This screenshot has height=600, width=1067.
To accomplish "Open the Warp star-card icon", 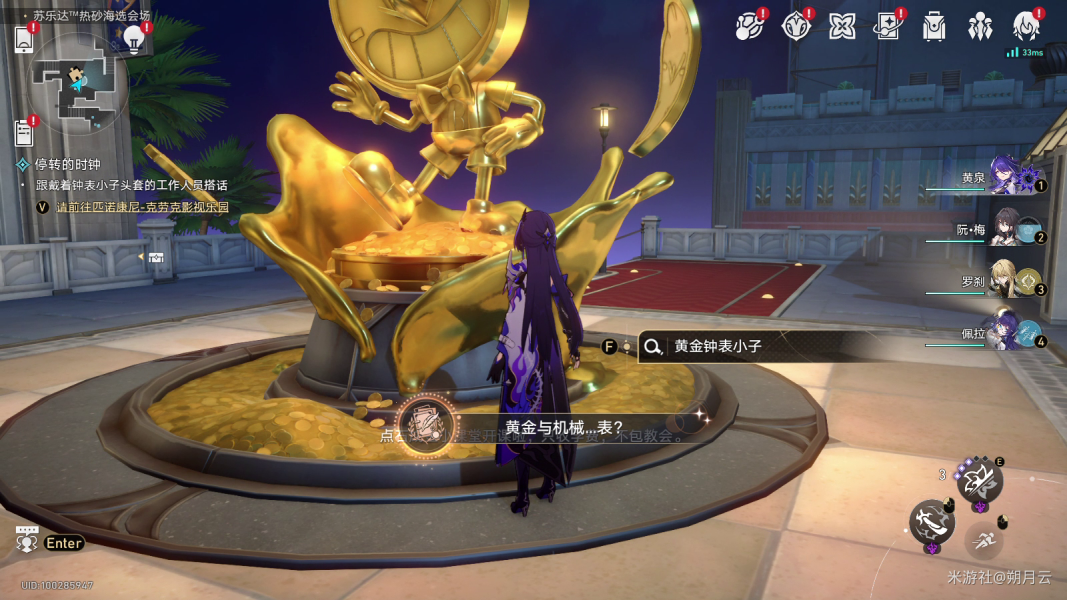I will click(887, 26).
